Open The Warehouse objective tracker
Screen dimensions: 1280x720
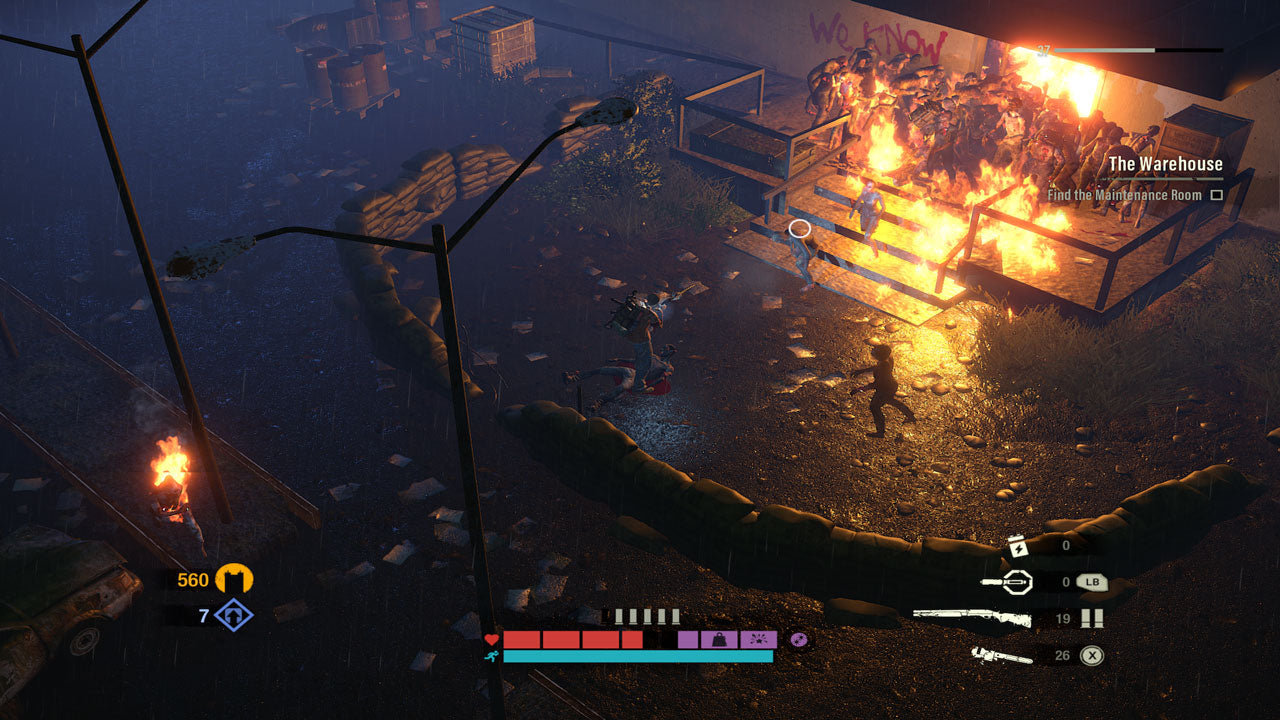pyautogui.click(x=1165, y=164)
